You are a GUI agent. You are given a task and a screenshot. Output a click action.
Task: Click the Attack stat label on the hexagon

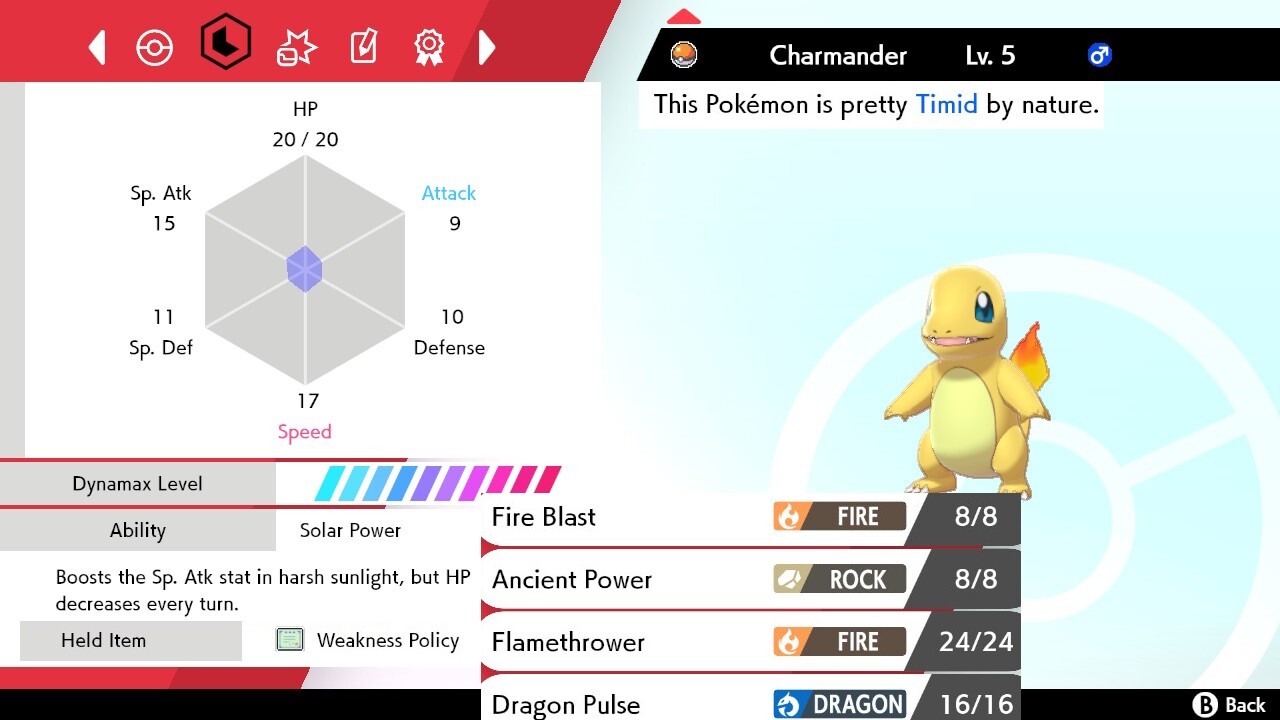click(x=448, y=193)
